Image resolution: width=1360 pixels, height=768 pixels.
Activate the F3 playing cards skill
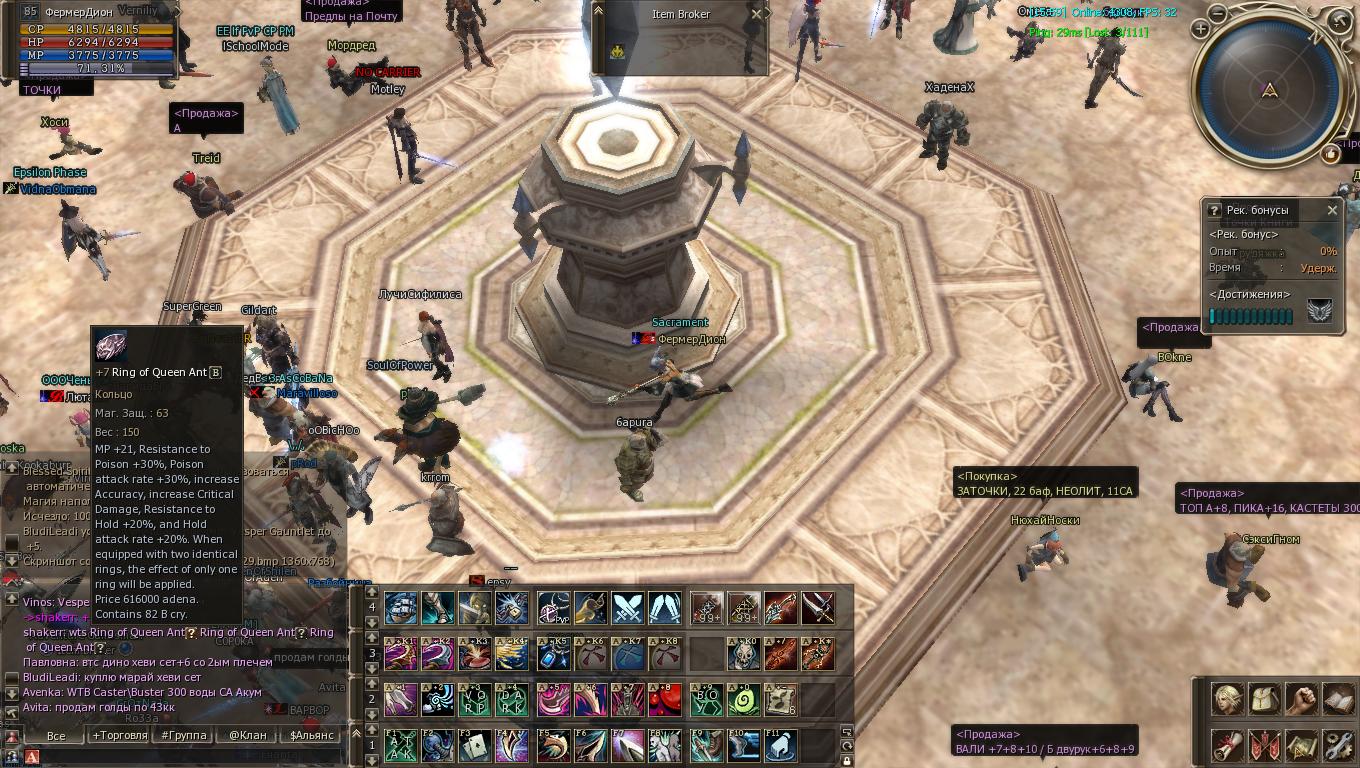point(474,746)
